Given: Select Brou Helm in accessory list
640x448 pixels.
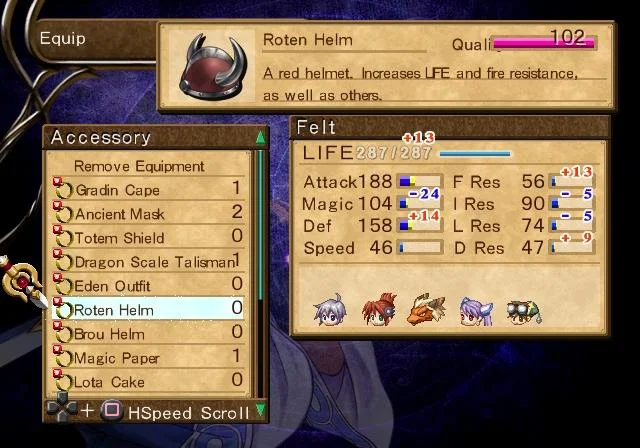Looking at the screenshot, I should click(x=110, y=334).
